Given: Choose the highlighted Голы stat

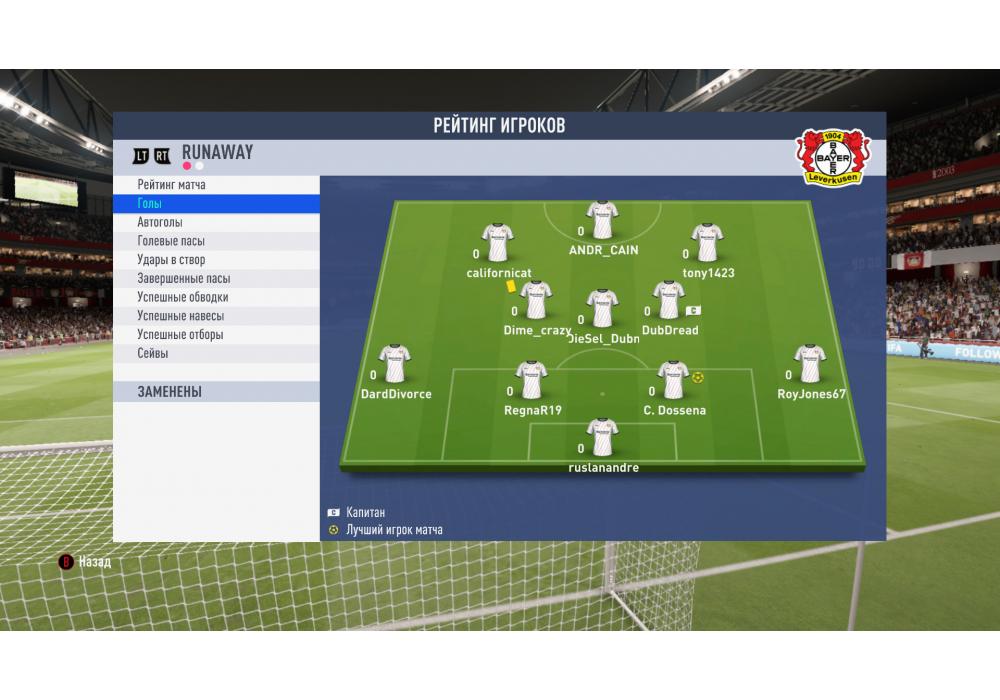Looking at the screenshot, I should 216,204.
